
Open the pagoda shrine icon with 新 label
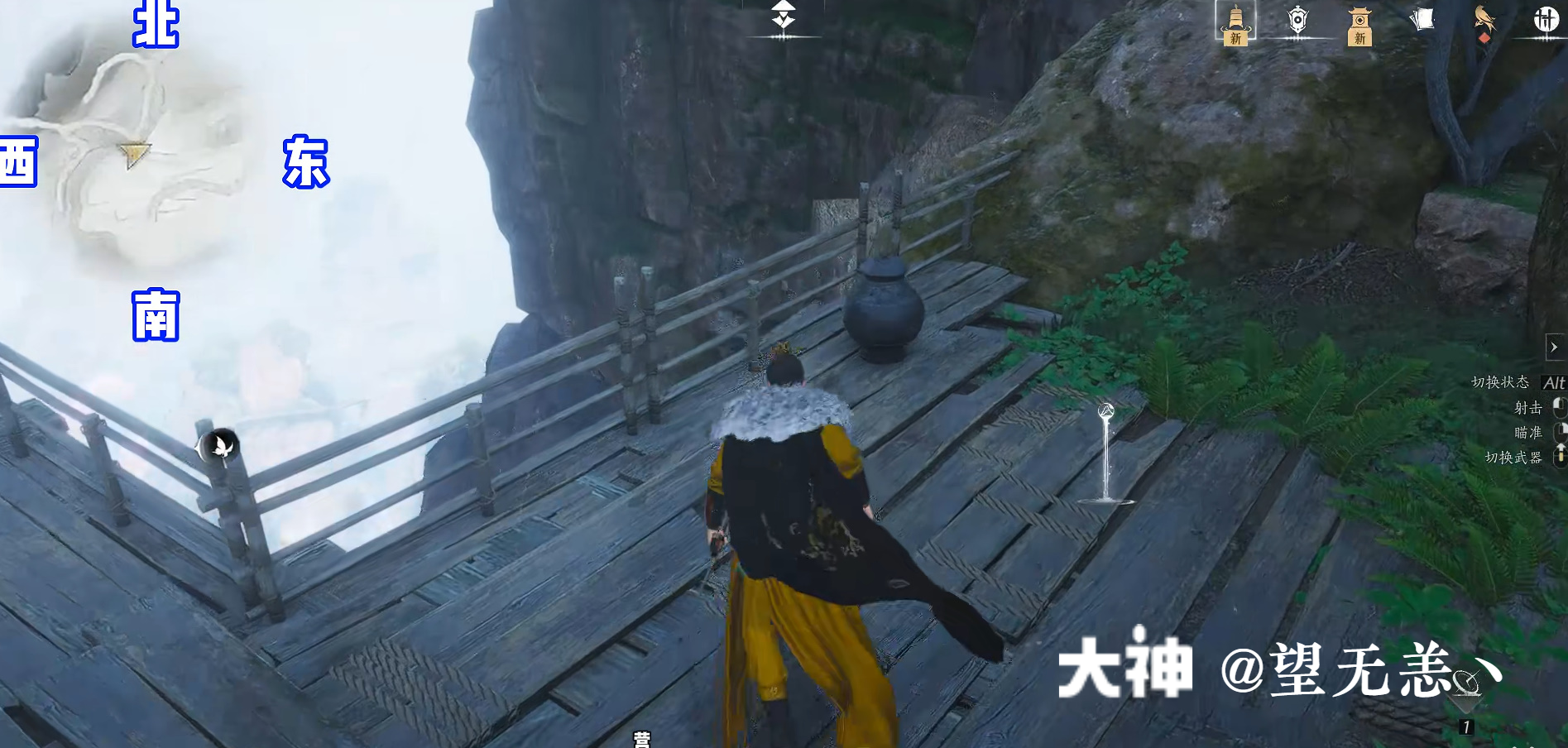click(x=1360, y=21)
